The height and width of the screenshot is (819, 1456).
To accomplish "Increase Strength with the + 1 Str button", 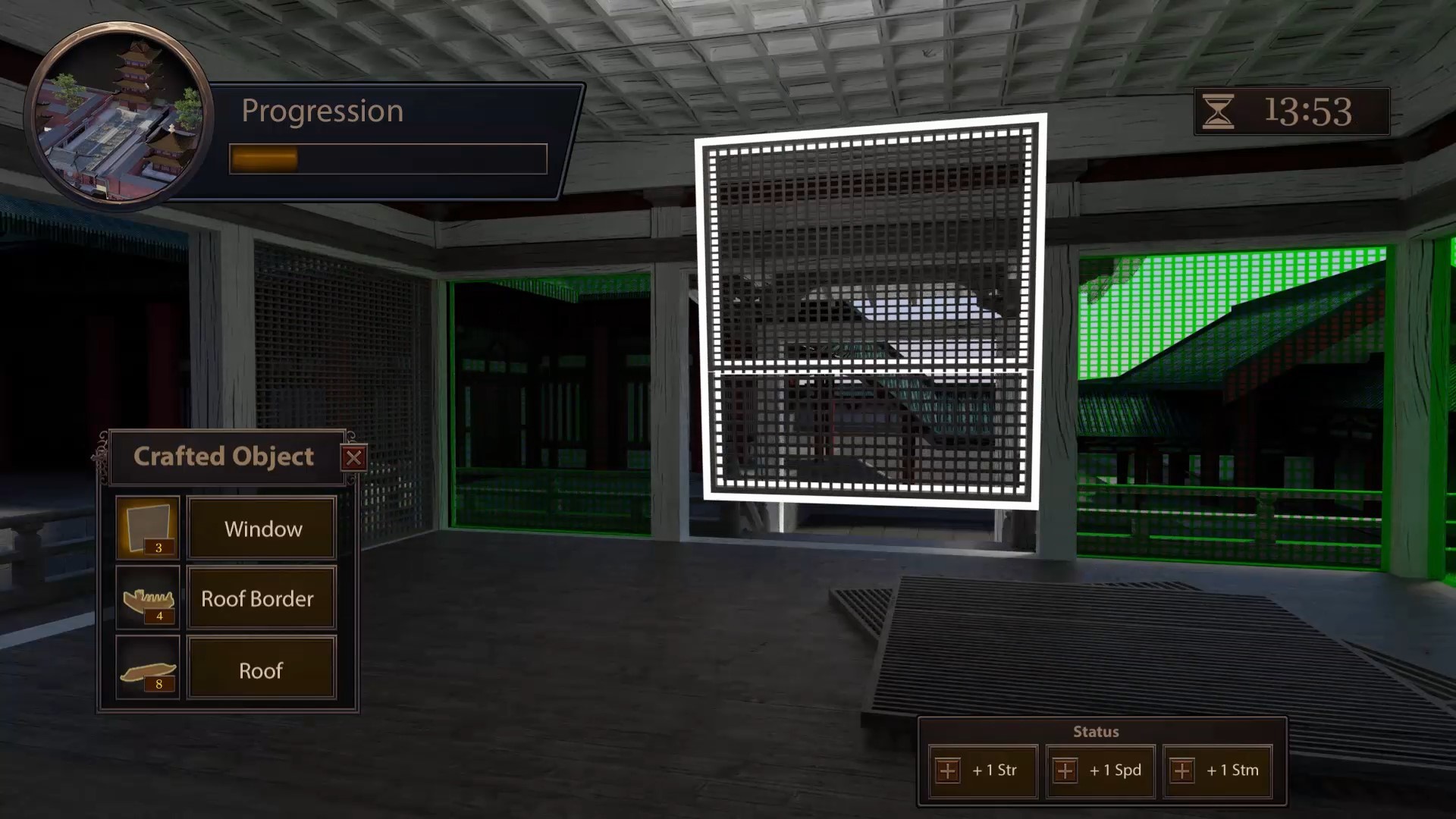I will [982, 770].
